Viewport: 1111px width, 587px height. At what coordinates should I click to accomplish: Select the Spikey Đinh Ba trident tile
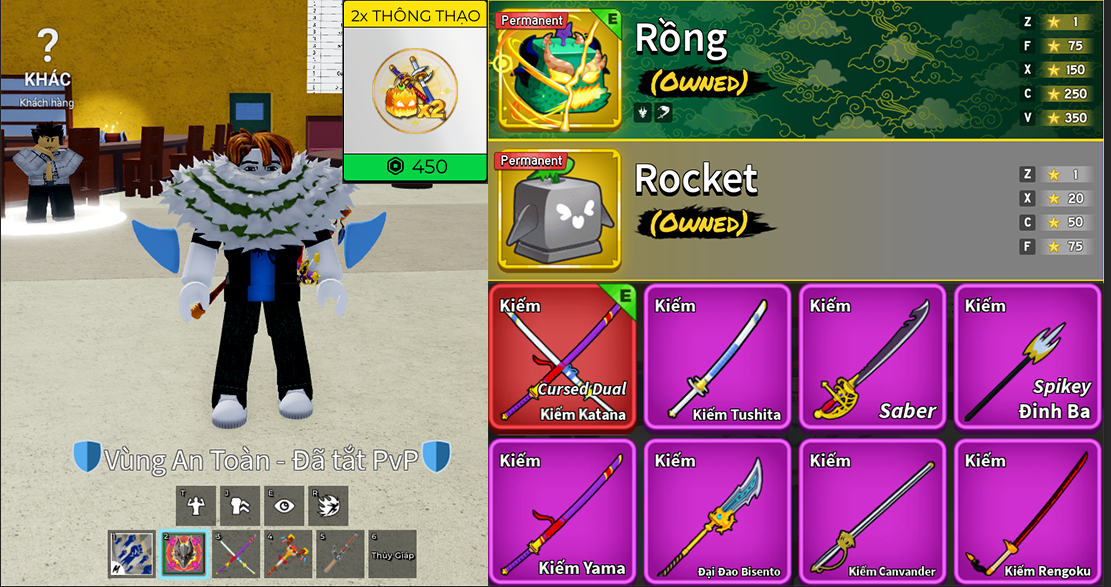click(x=1027, y=357)
